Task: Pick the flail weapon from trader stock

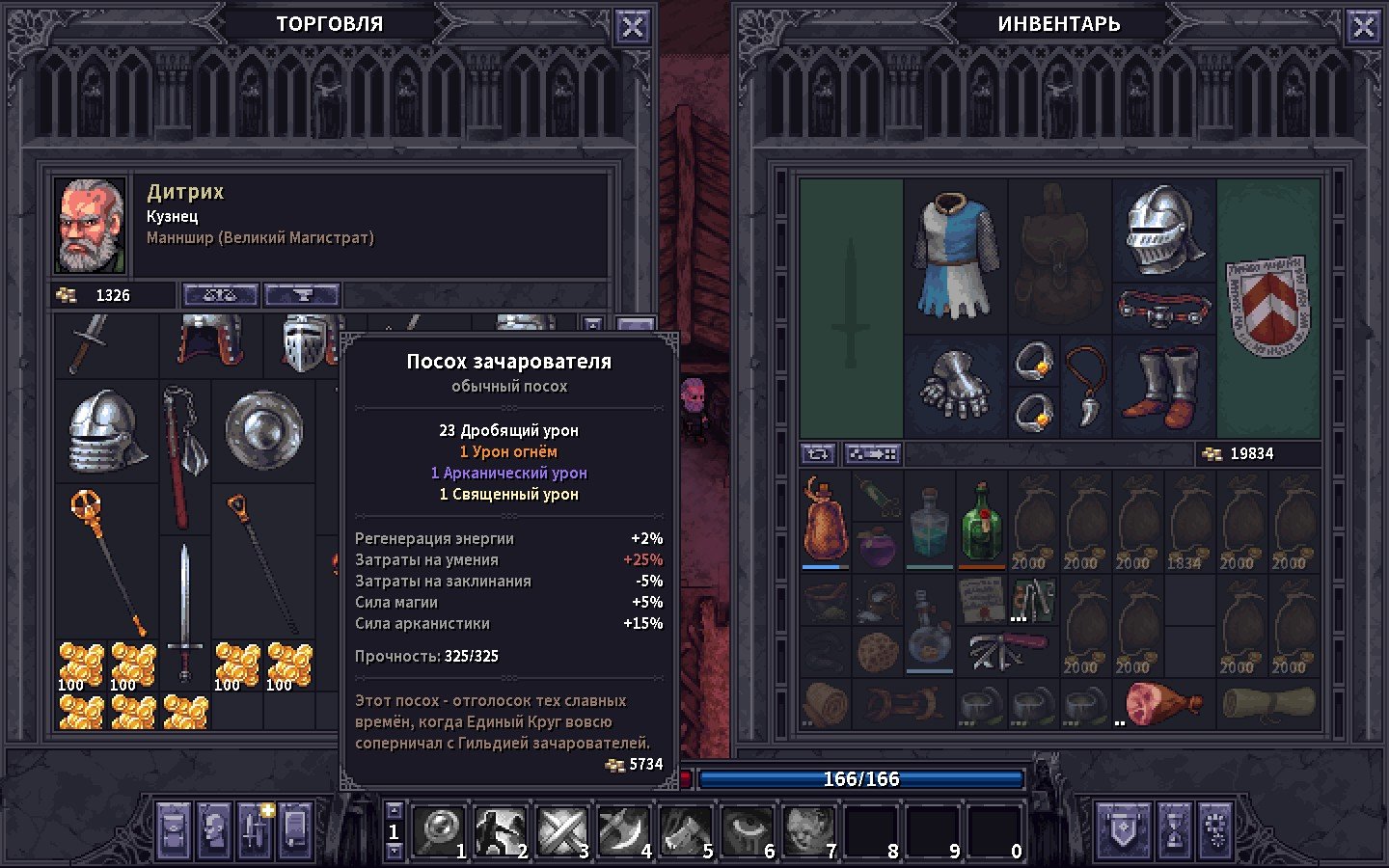Action: 185,453
